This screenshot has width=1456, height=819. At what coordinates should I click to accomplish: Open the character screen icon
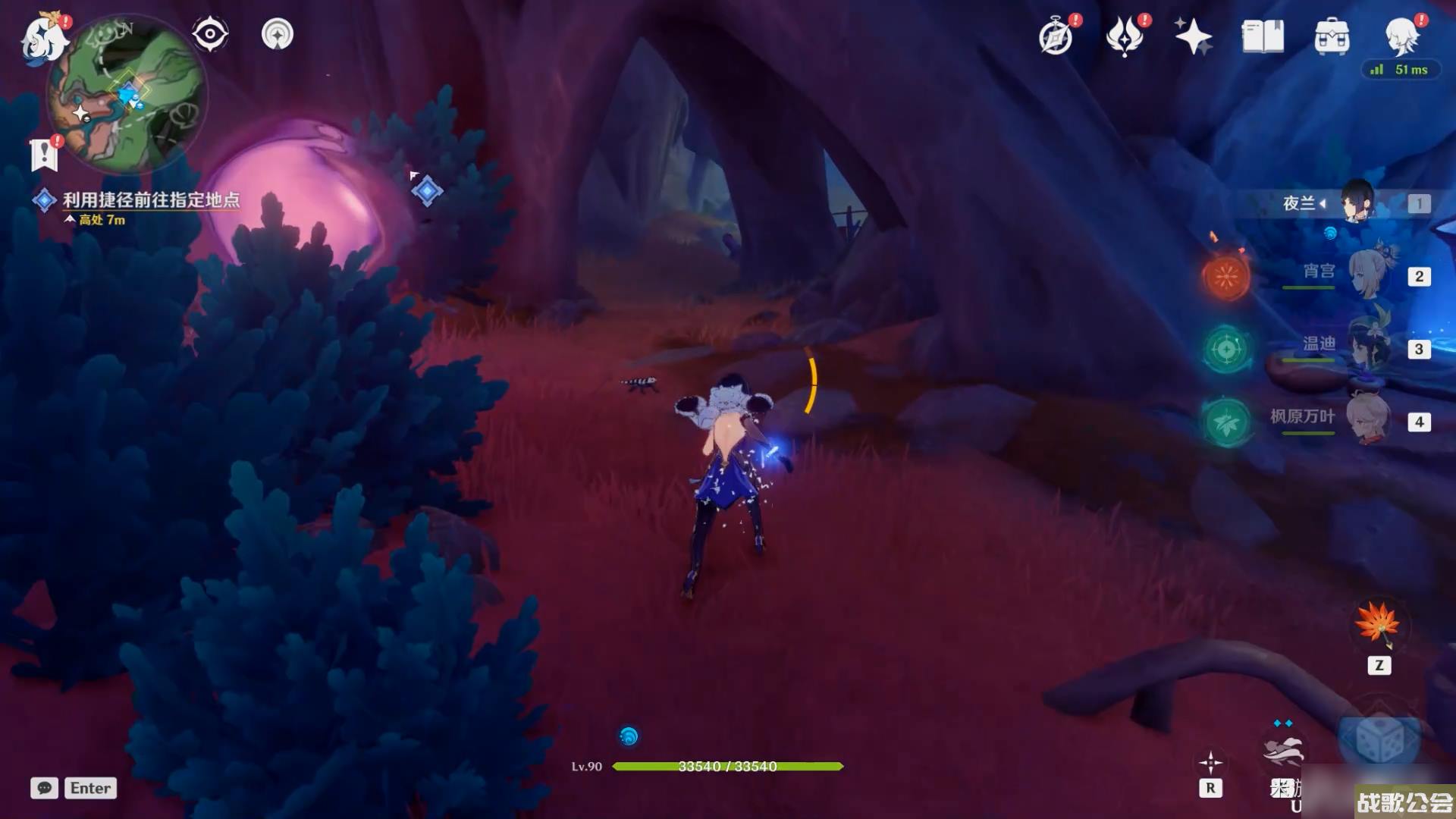pyautogui.click(x=1401, y=35)
